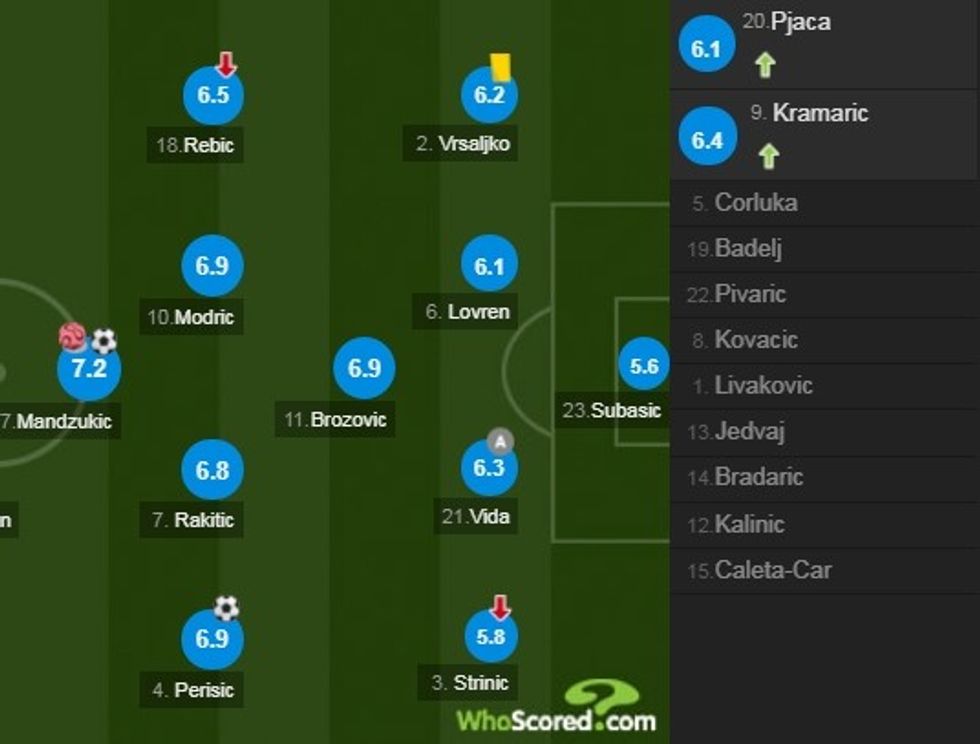Viewport: 980px width, 744px height.
Task: Open the WhoScored.com logo link
Action: [x=556, y=708]
